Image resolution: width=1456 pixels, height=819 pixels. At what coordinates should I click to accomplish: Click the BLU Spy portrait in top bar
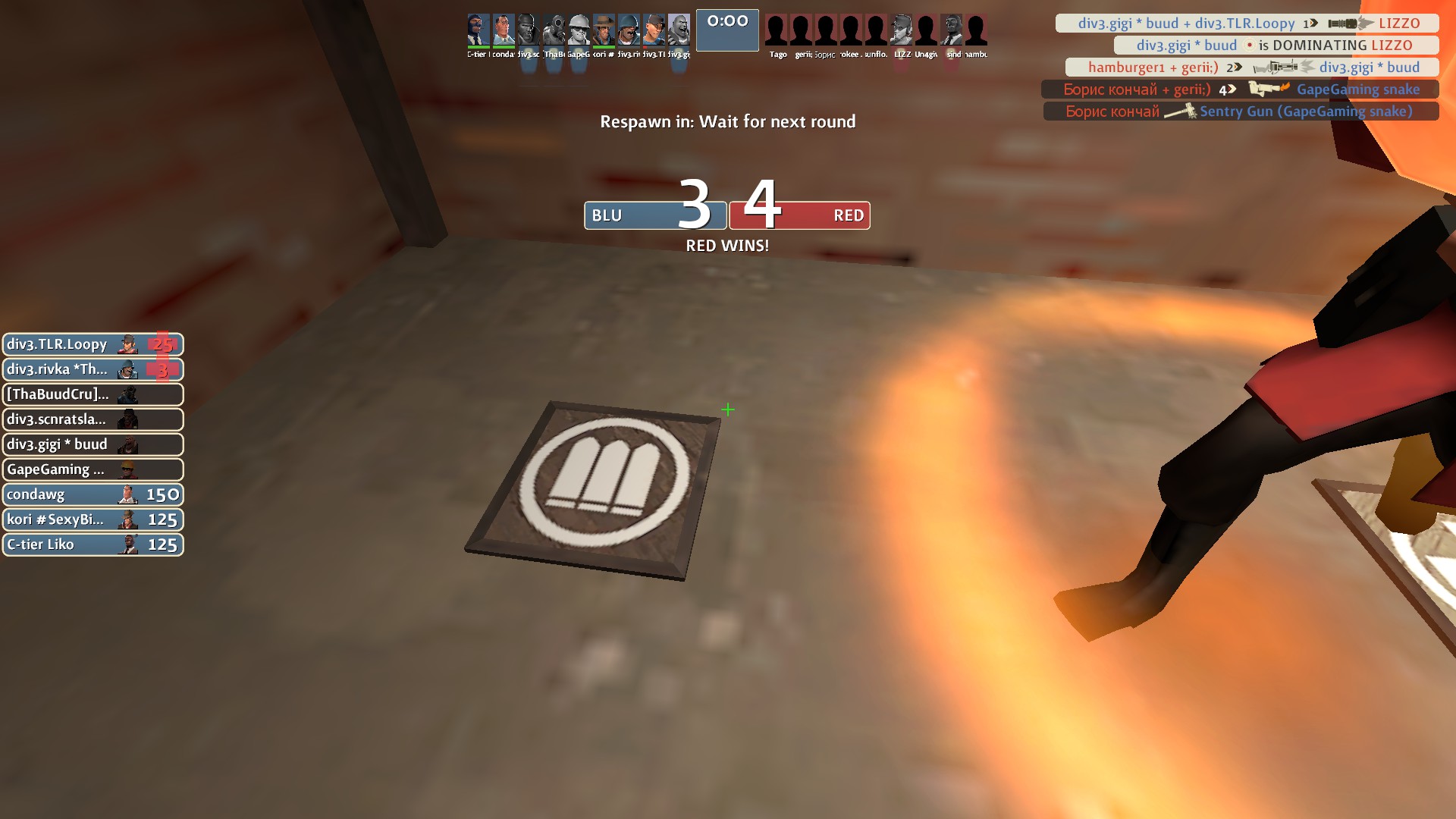[x=478, y=32]
